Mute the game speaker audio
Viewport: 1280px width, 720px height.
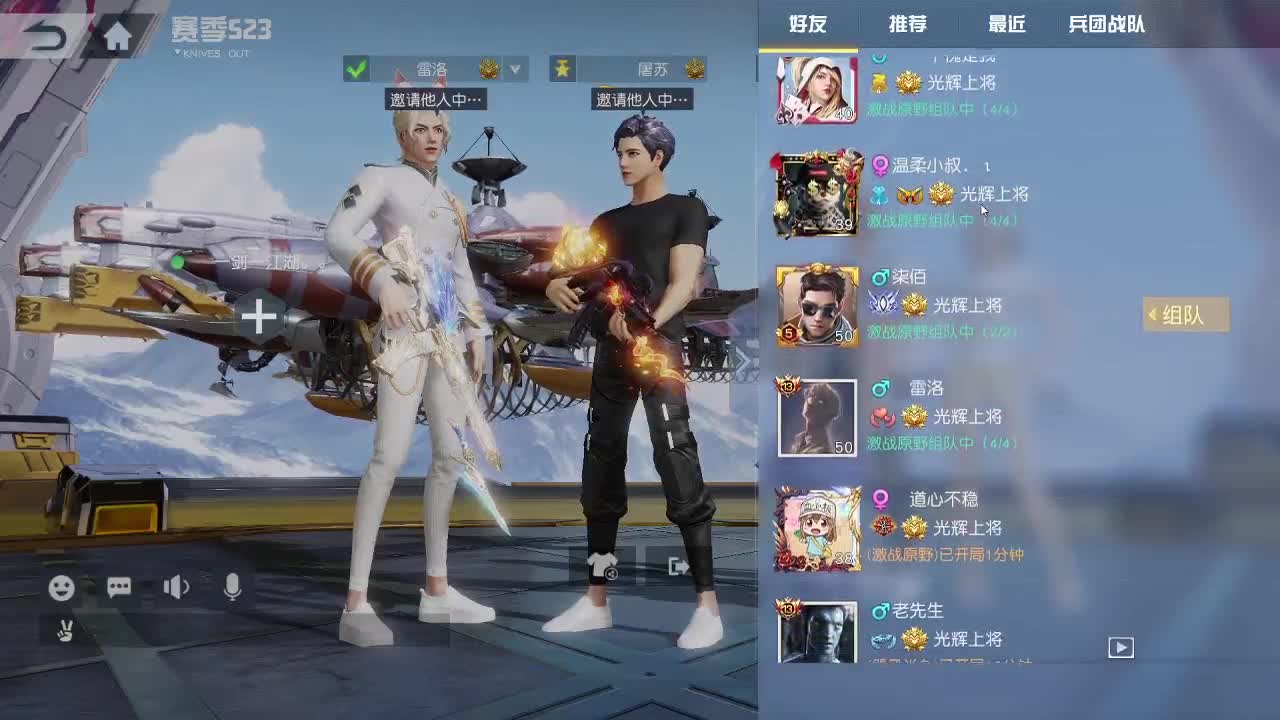[x=175, y=588]
